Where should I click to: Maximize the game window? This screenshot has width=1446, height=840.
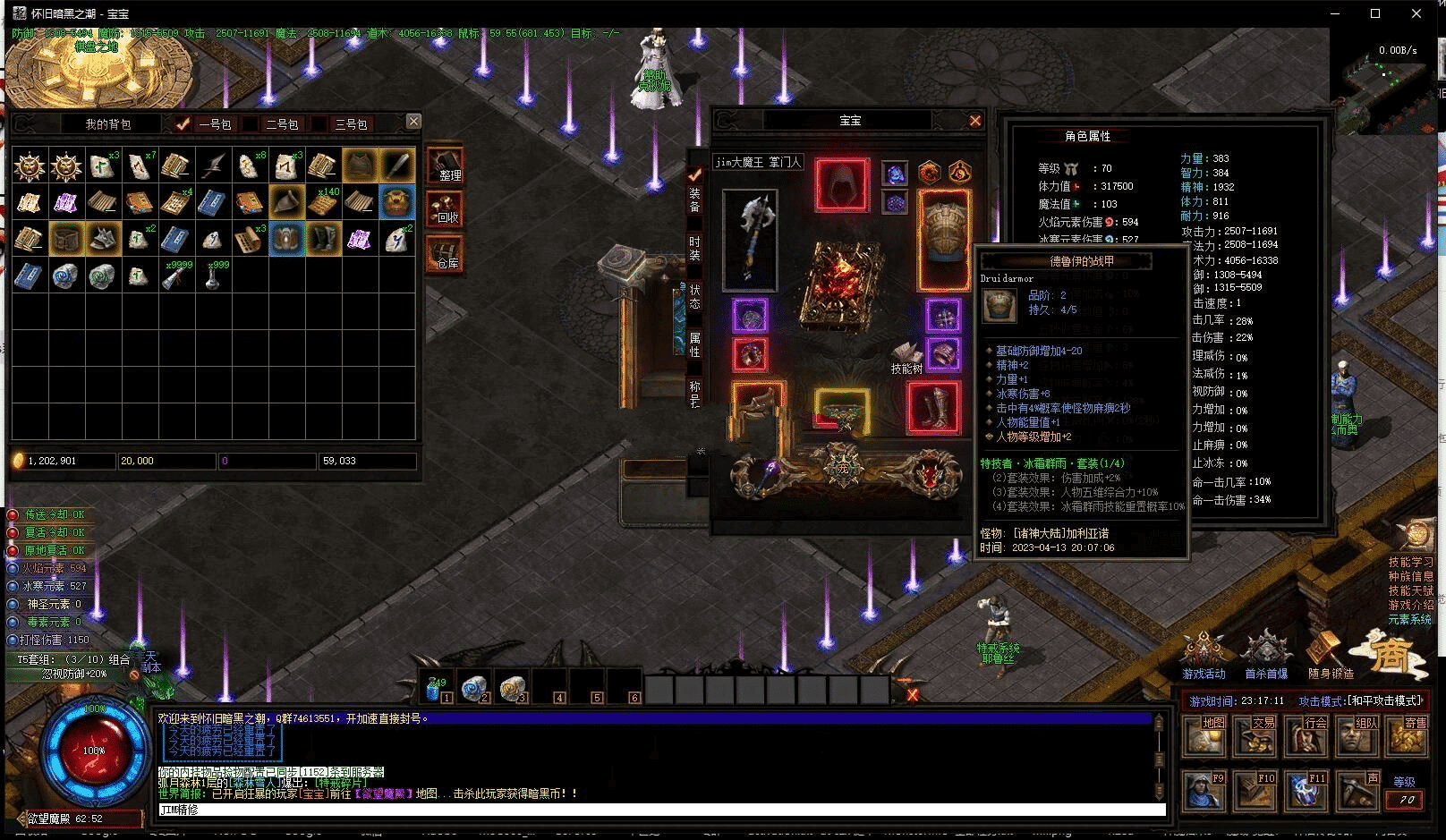click(1375, 13)
